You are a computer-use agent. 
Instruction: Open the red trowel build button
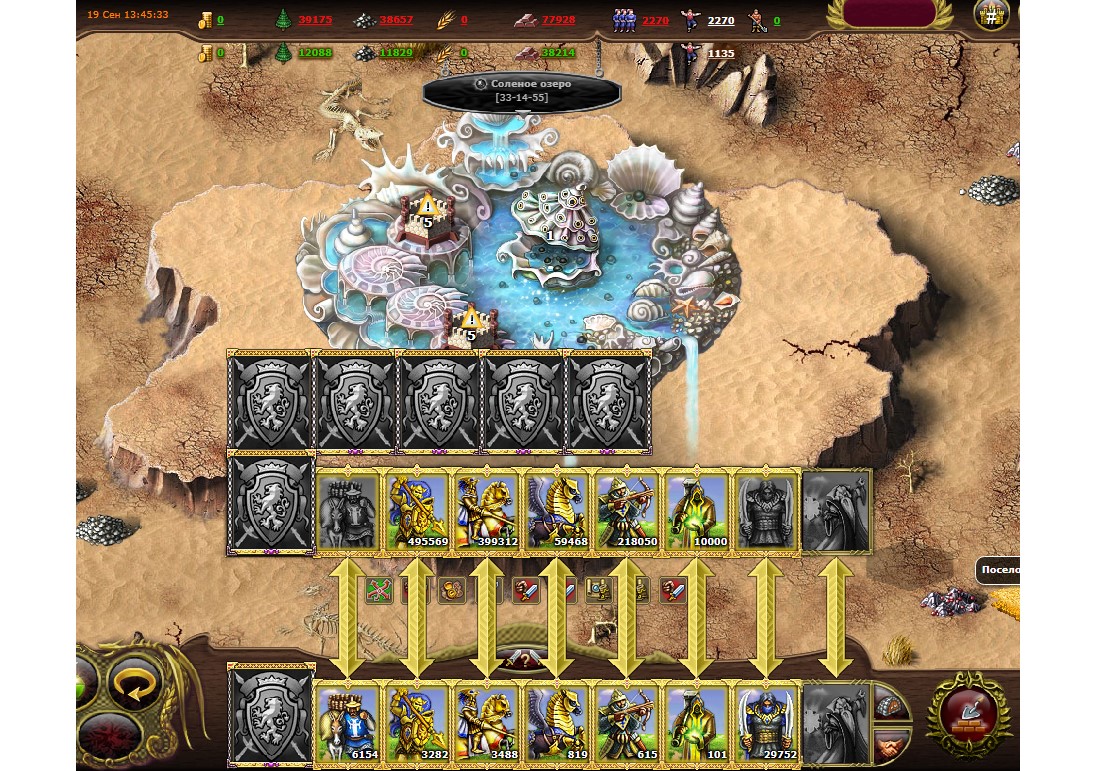tap(967, 712)
